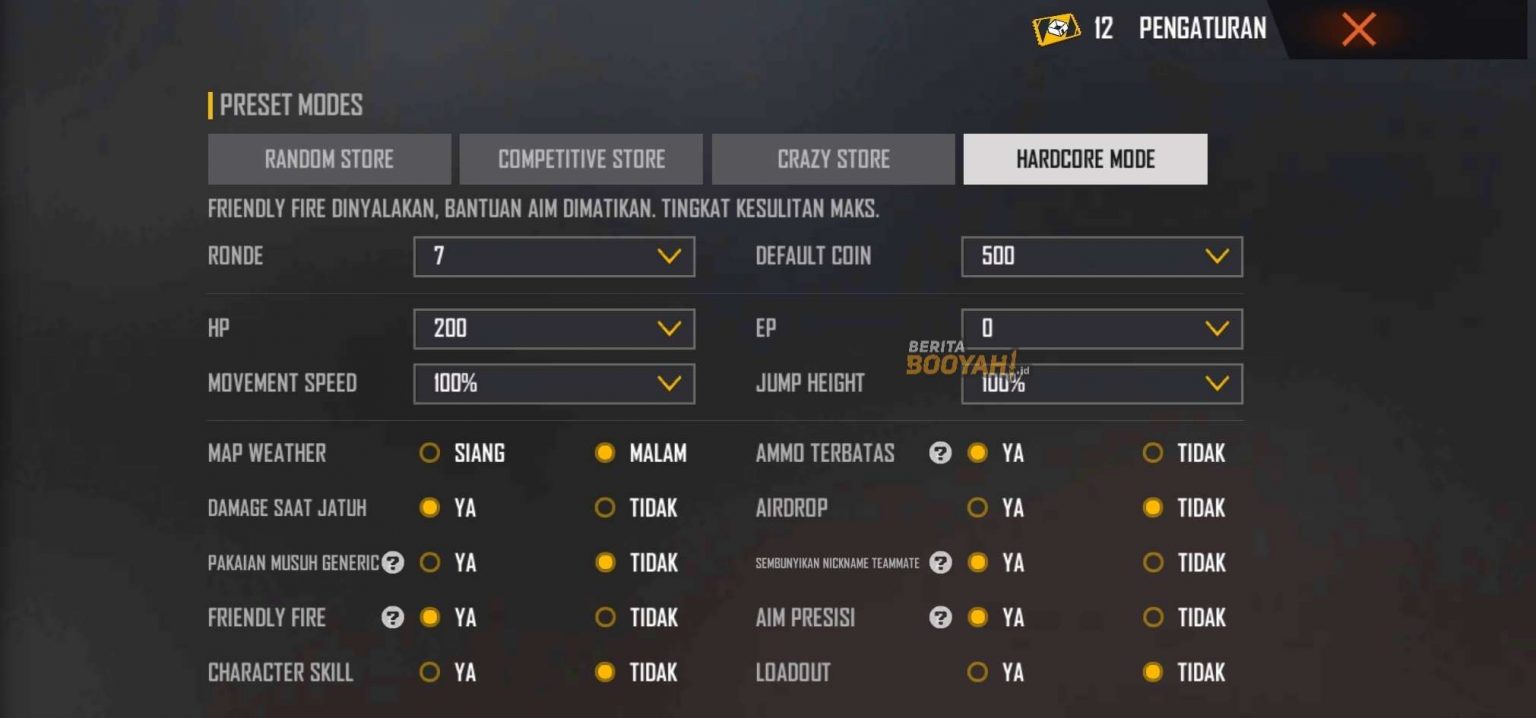Set Map Weather to Siang

(430, 453)
